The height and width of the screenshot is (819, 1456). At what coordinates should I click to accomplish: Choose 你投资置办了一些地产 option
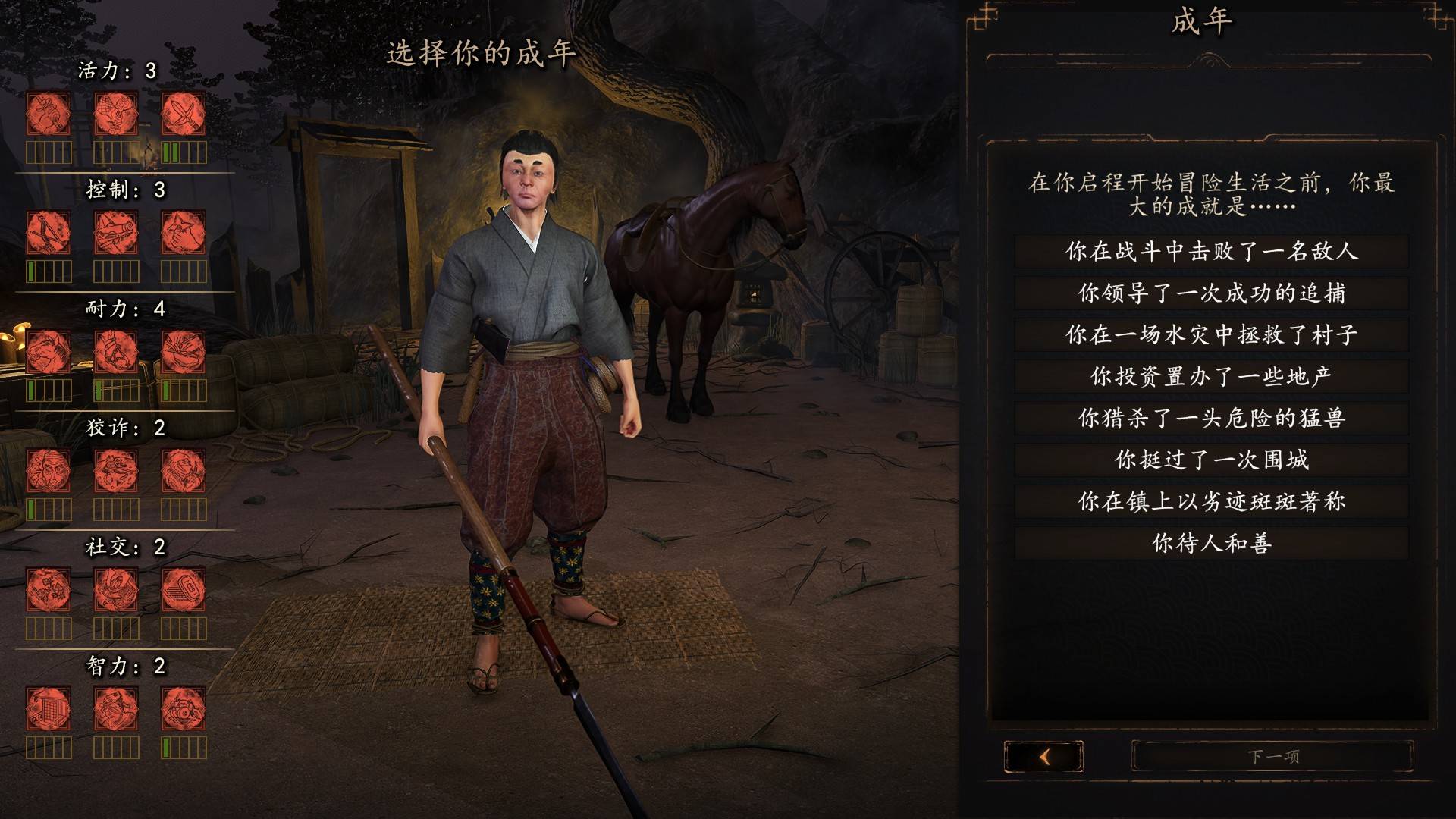1211,376
